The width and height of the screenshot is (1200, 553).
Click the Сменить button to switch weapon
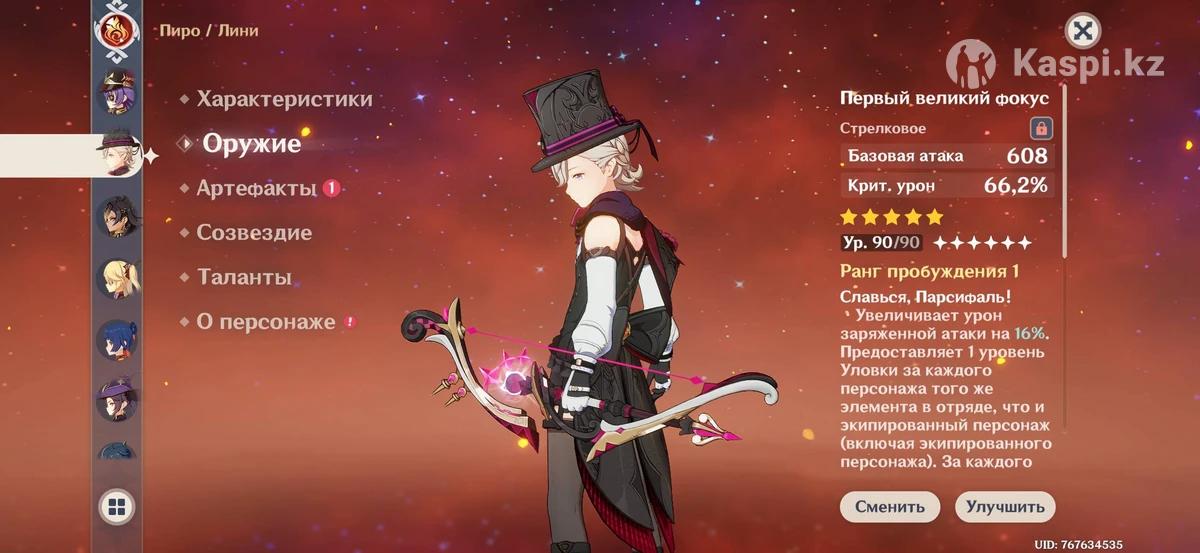tap(889, 507)
